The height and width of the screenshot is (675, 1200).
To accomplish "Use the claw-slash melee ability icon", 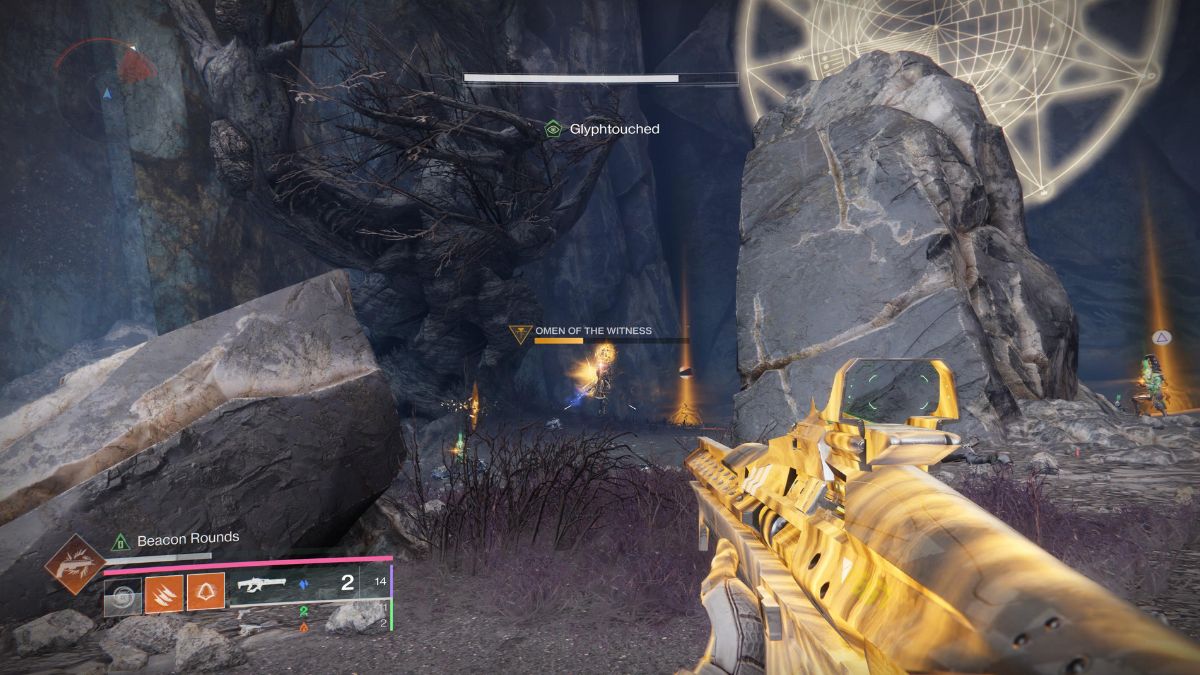I will [x=162, y=597].
